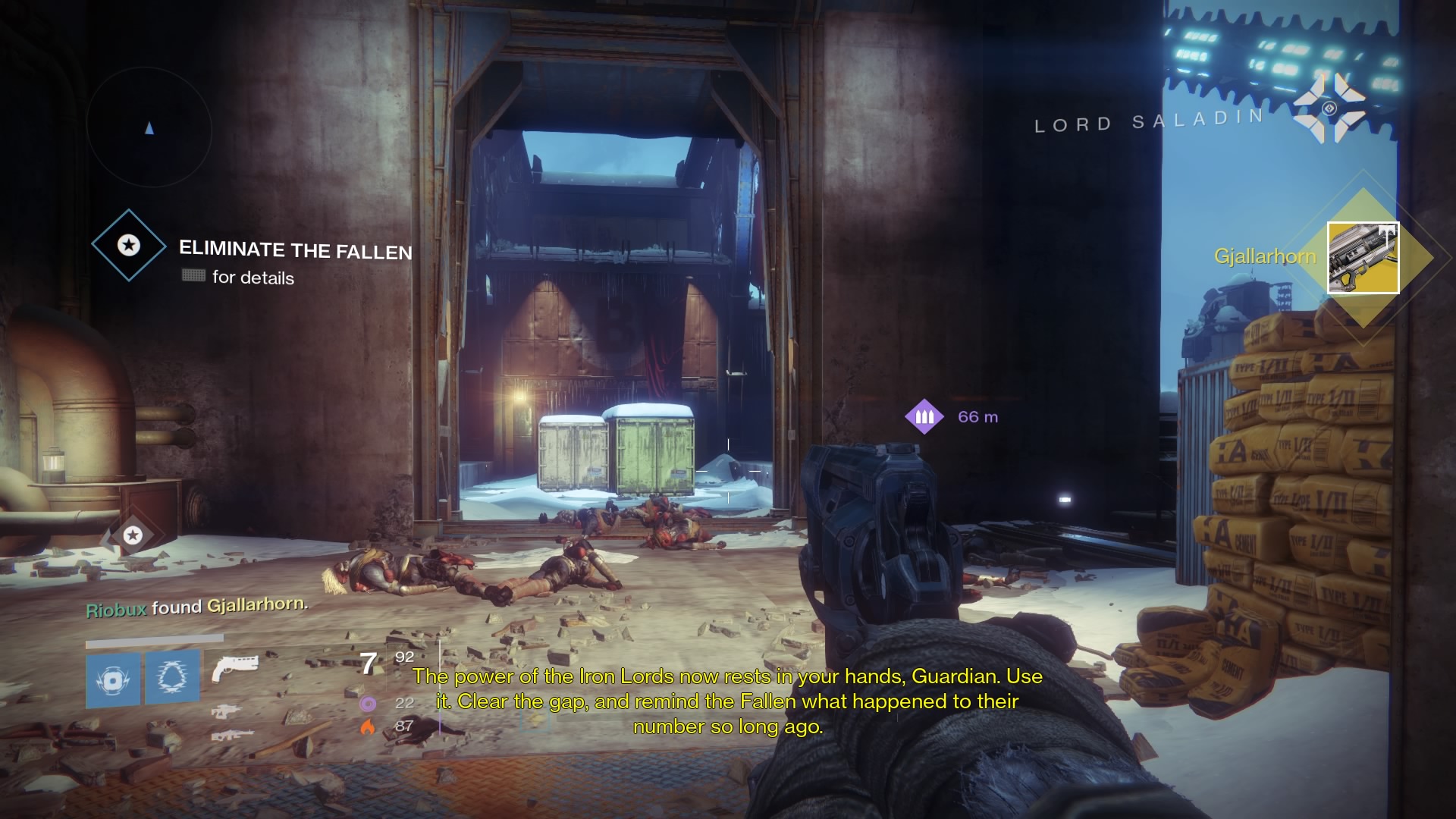This screenshot has height=819, width=1456.
Task: Select the purple ammo waypoint marker
Action: click(x=924, y=416)
